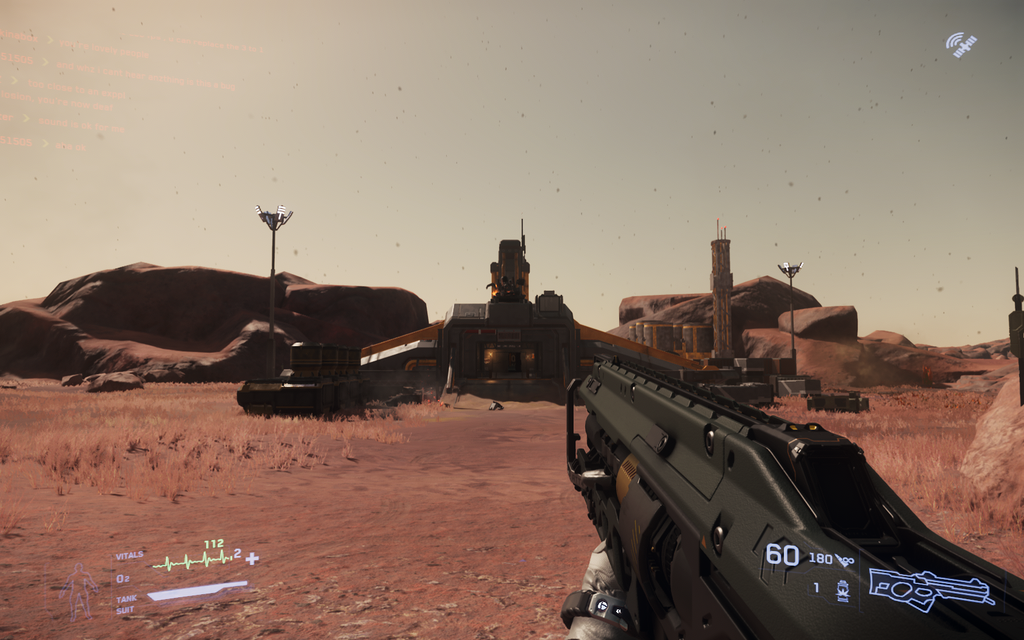1024x640 pixels.
Task: Open the body status figure
Action: click(x=79, y=589)
